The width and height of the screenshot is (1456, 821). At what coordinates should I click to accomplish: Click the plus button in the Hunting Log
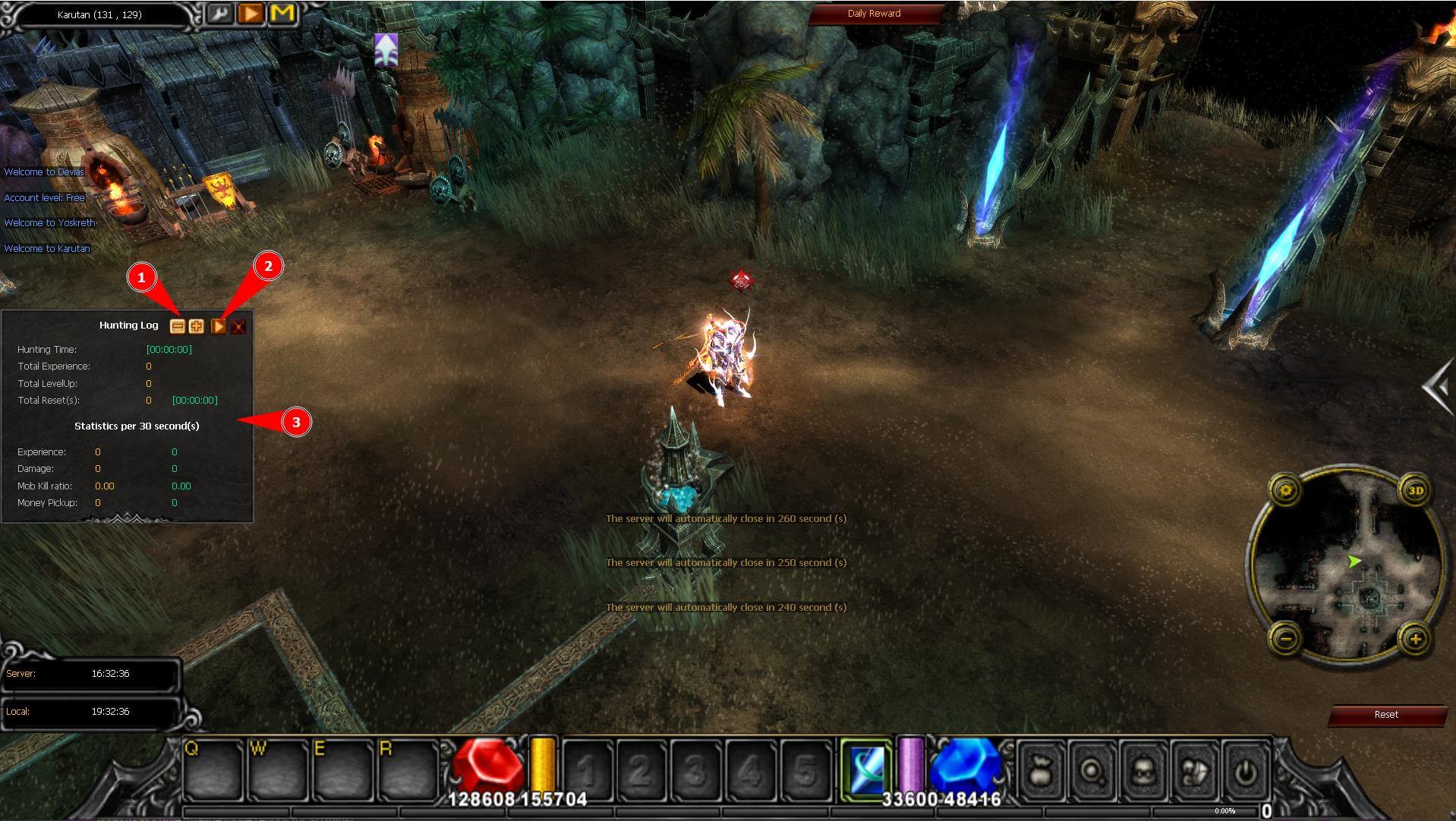pos(197,326)
